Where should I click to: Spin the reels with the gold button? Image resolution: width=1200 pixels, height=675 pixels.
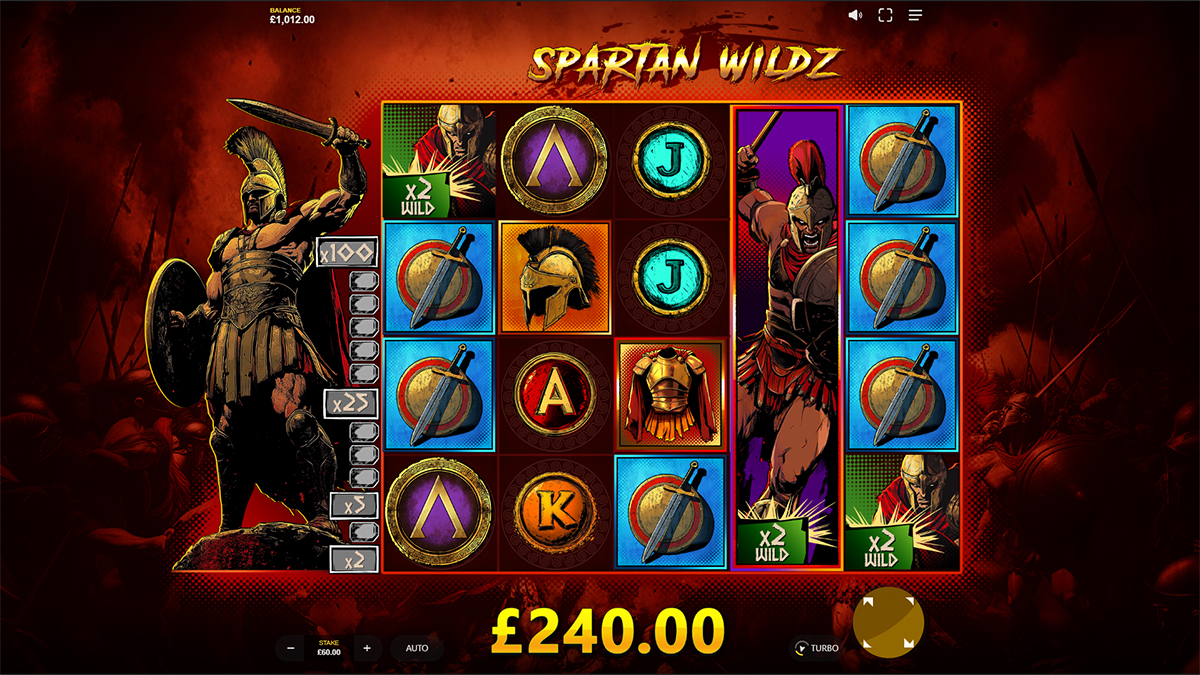pyautogui.click(x=888, y=622)
